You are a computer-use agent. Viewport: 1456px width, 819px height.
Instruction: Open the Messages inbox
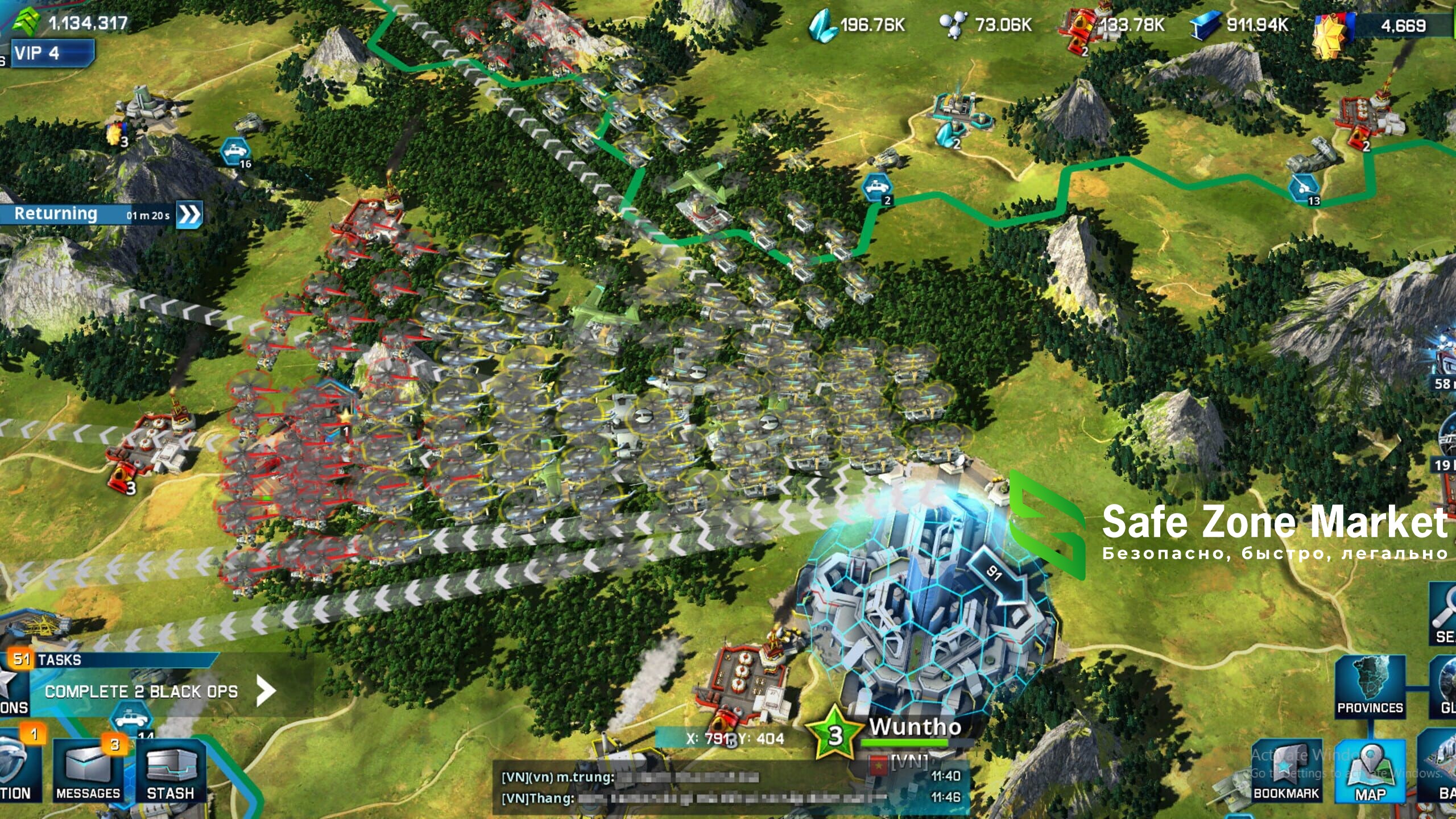click(88, 771)
